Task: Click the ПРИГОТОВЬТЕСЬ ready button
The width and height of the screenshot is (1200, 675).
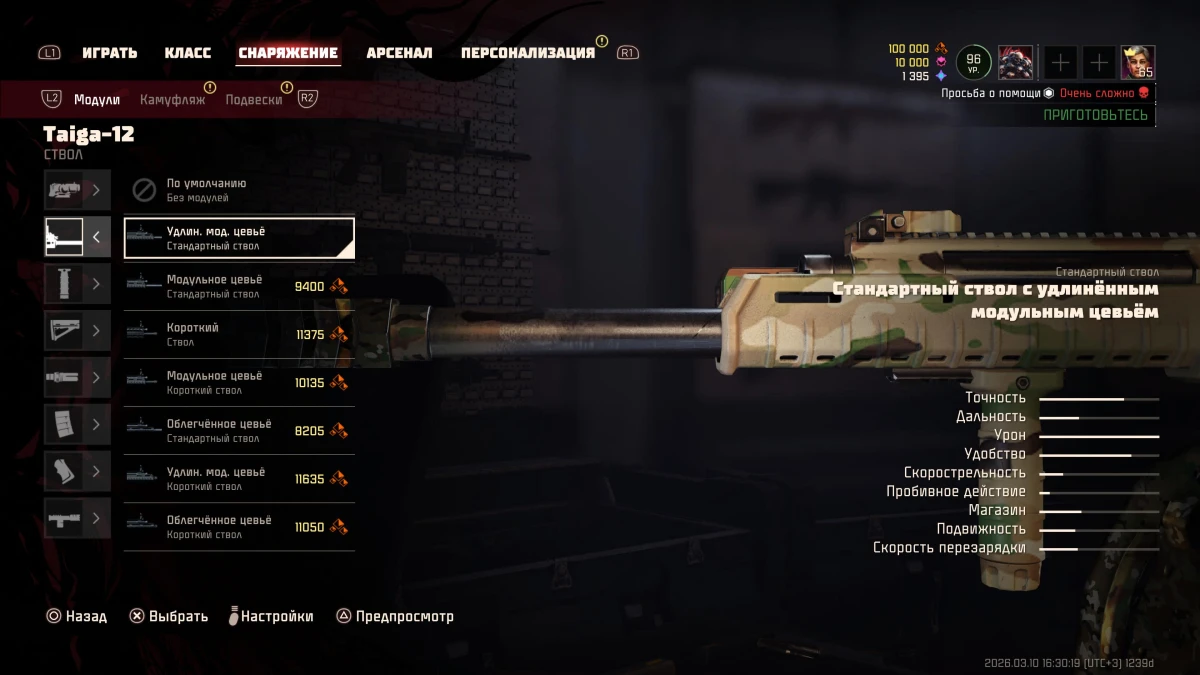Action: pyautogui.click(x=1095, y=115)
